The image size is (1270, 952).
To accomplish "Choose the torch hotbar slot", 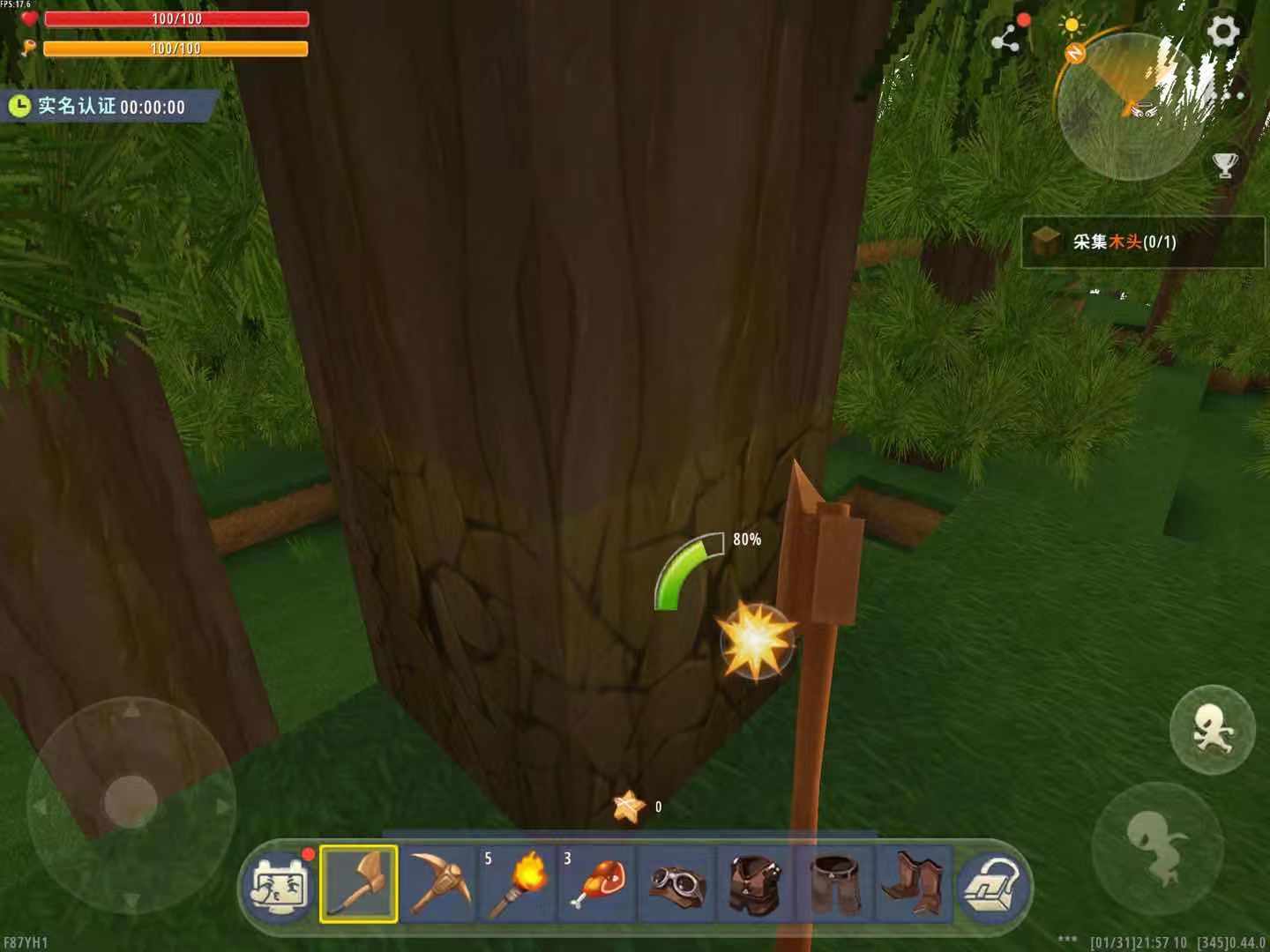I will pos(518,883).
